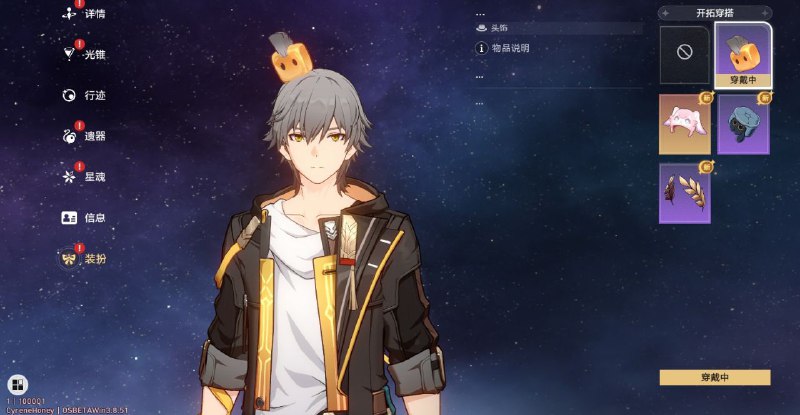Show the 信息 info tab
800x415 pixels.
[x=85, y=217]
